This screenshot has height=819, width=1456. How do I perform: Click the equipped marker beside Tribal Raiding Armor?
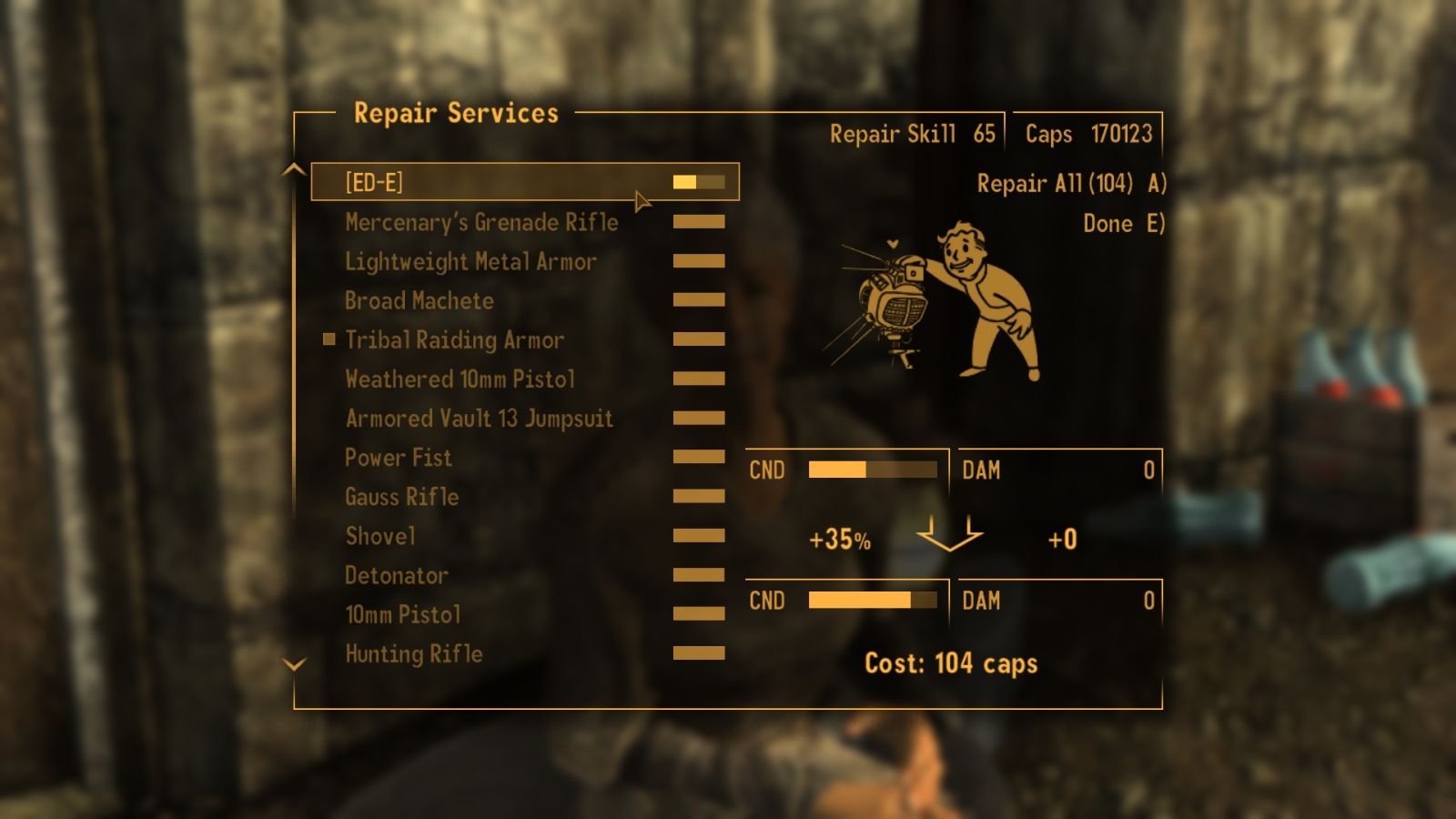[328, 339]
